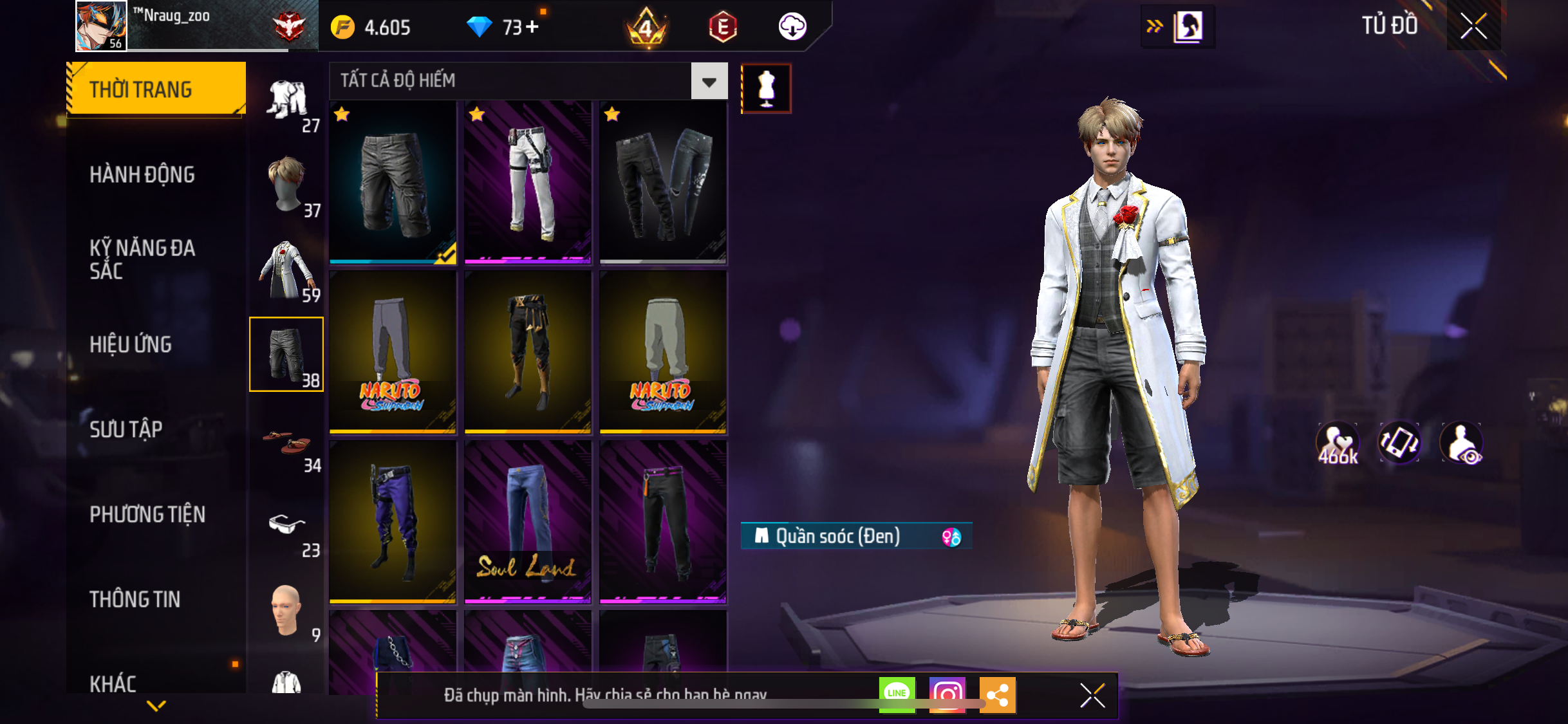The height and width of the screenshot is (724, 1568).
Task: Dismiss the screenshot share notification
Action: pos(1092,696)
